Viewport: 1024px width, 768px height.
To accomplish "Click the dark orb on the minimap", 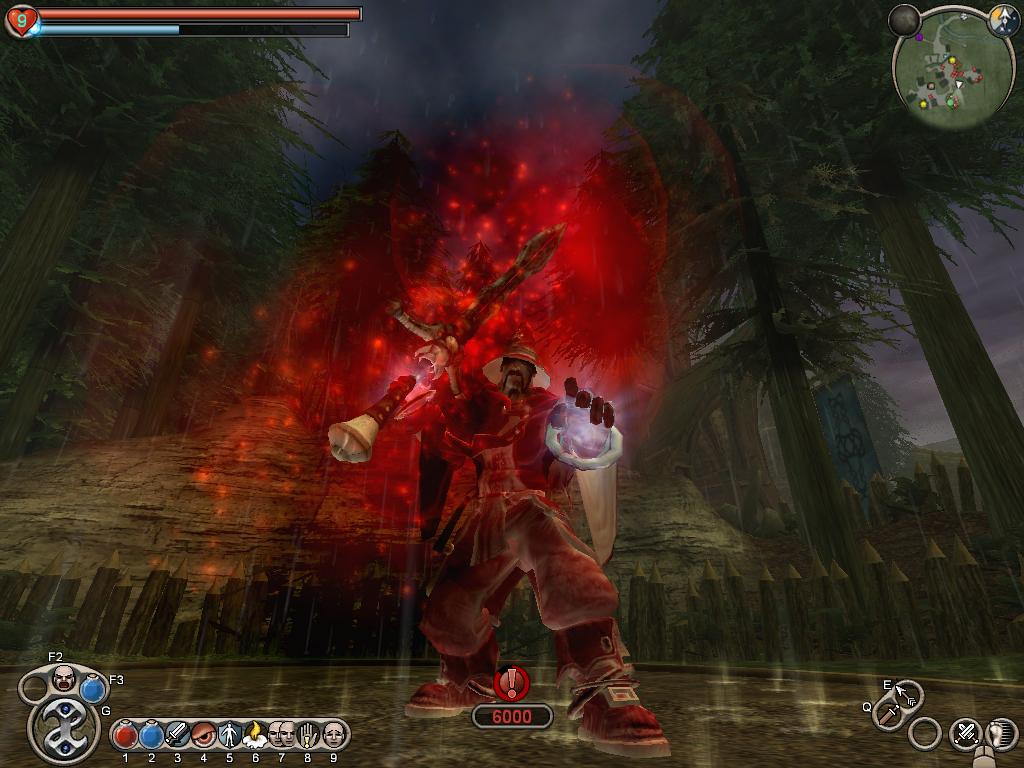I will click(x=905, y=20).
